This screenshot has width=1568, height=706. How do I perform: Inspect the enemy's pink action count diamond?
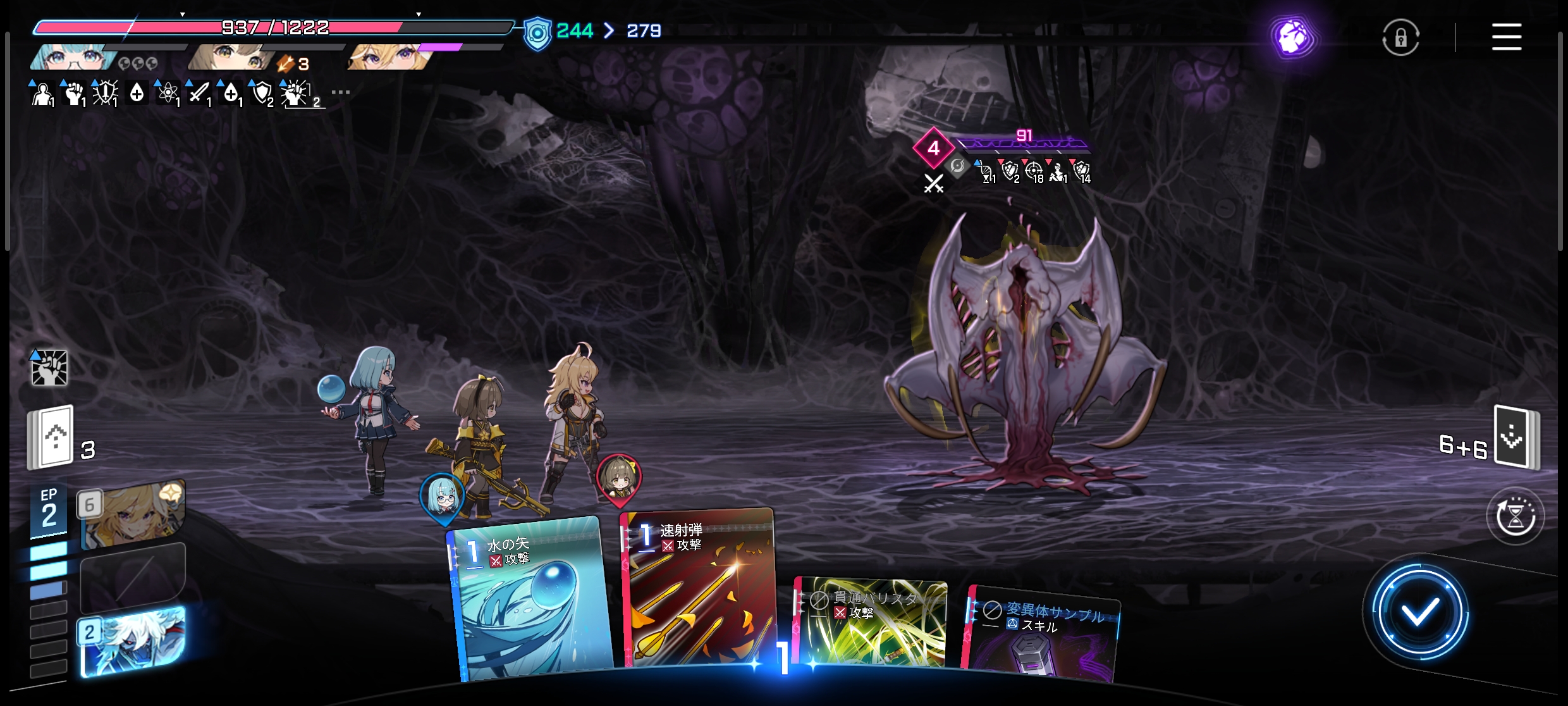933,148
